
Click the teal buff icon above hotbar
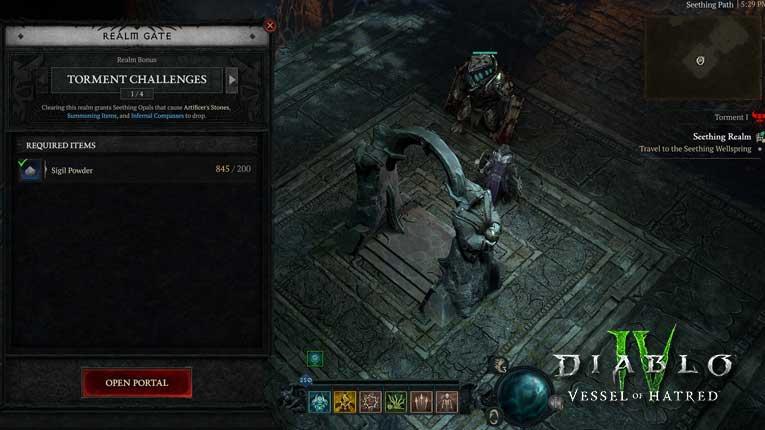coord(315,358)
